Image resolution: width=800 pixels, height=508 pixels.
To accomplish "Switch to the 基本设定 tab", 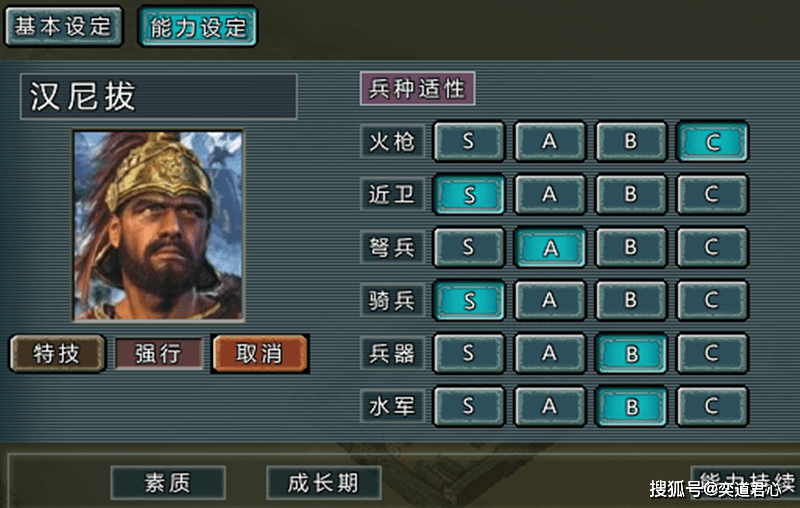I will [63, 27].
